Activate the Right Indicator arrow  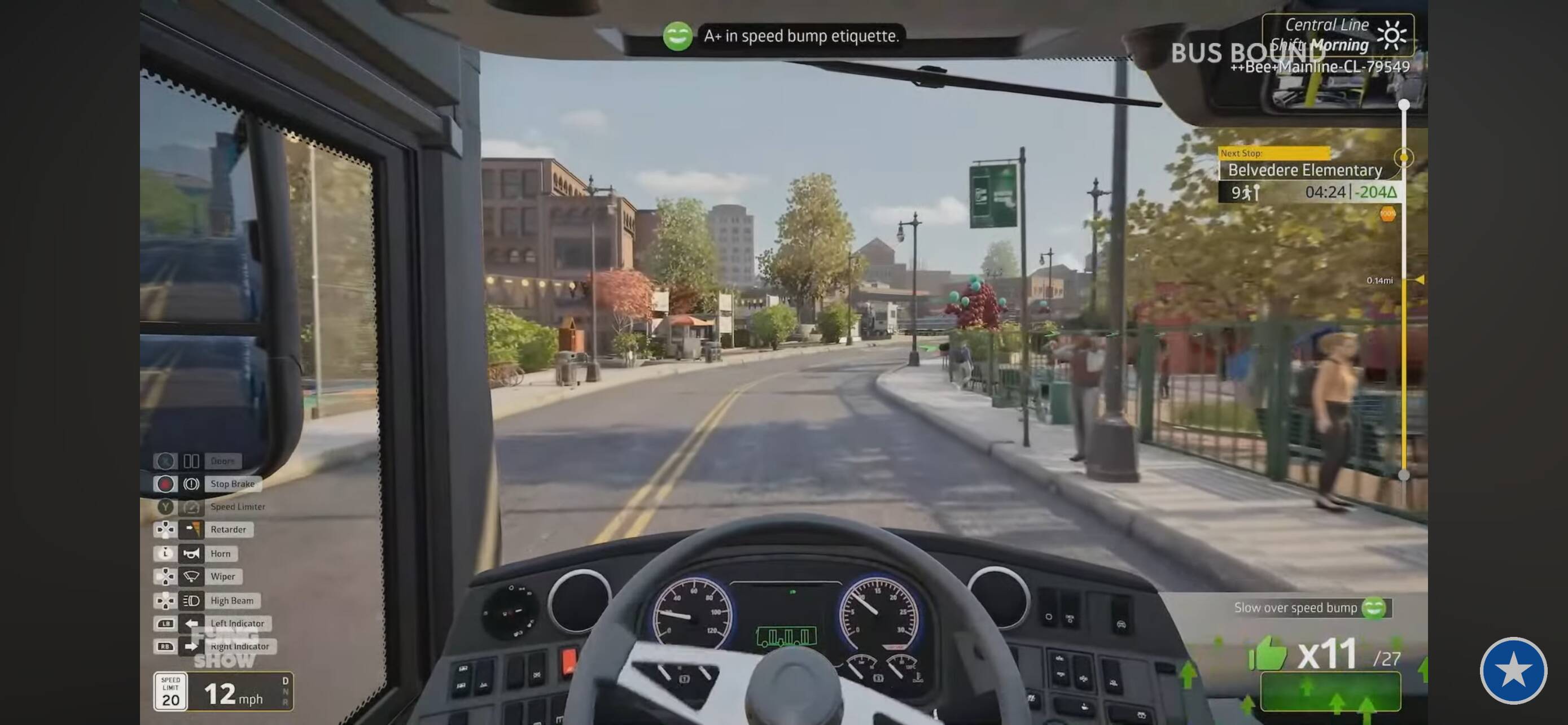(191, 647)
